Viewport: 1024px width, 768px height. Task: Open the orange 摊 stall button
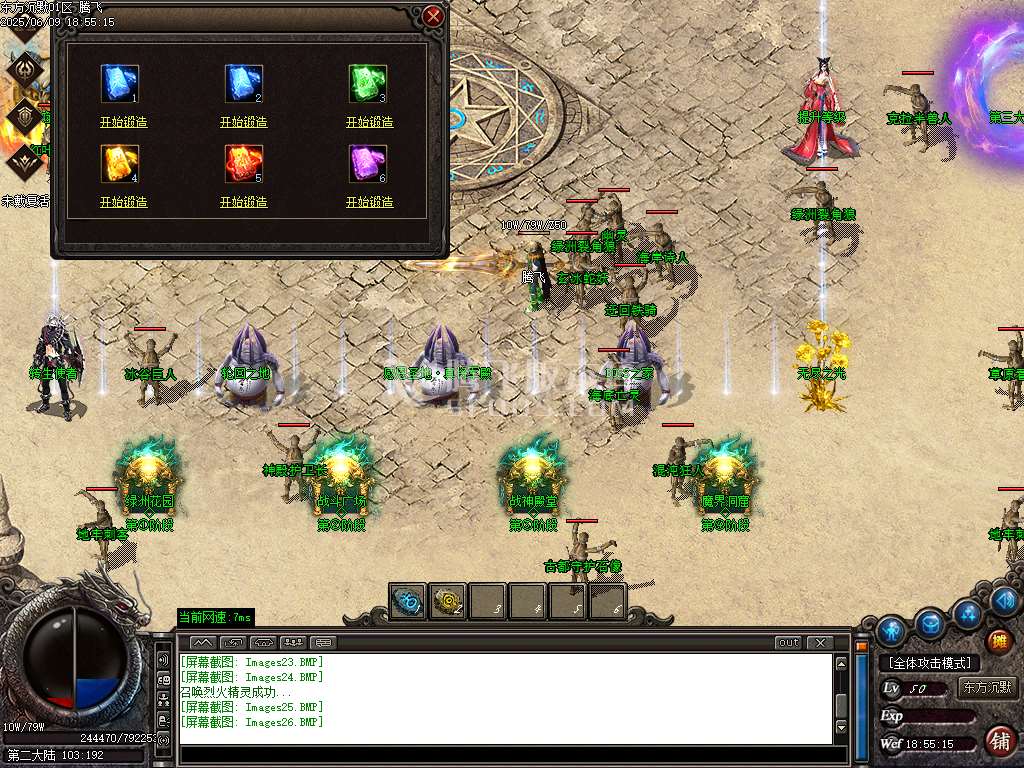[998, 640]
